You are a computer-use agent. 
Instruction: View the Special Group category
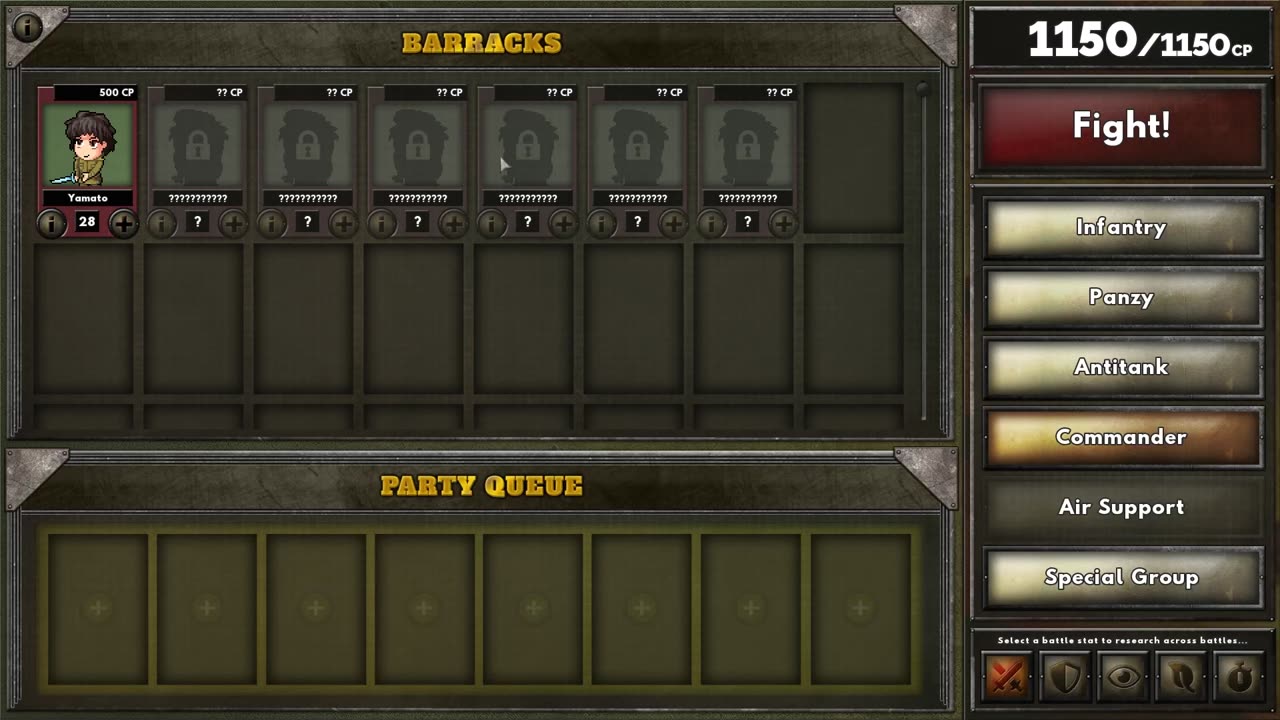point(1121,578)
